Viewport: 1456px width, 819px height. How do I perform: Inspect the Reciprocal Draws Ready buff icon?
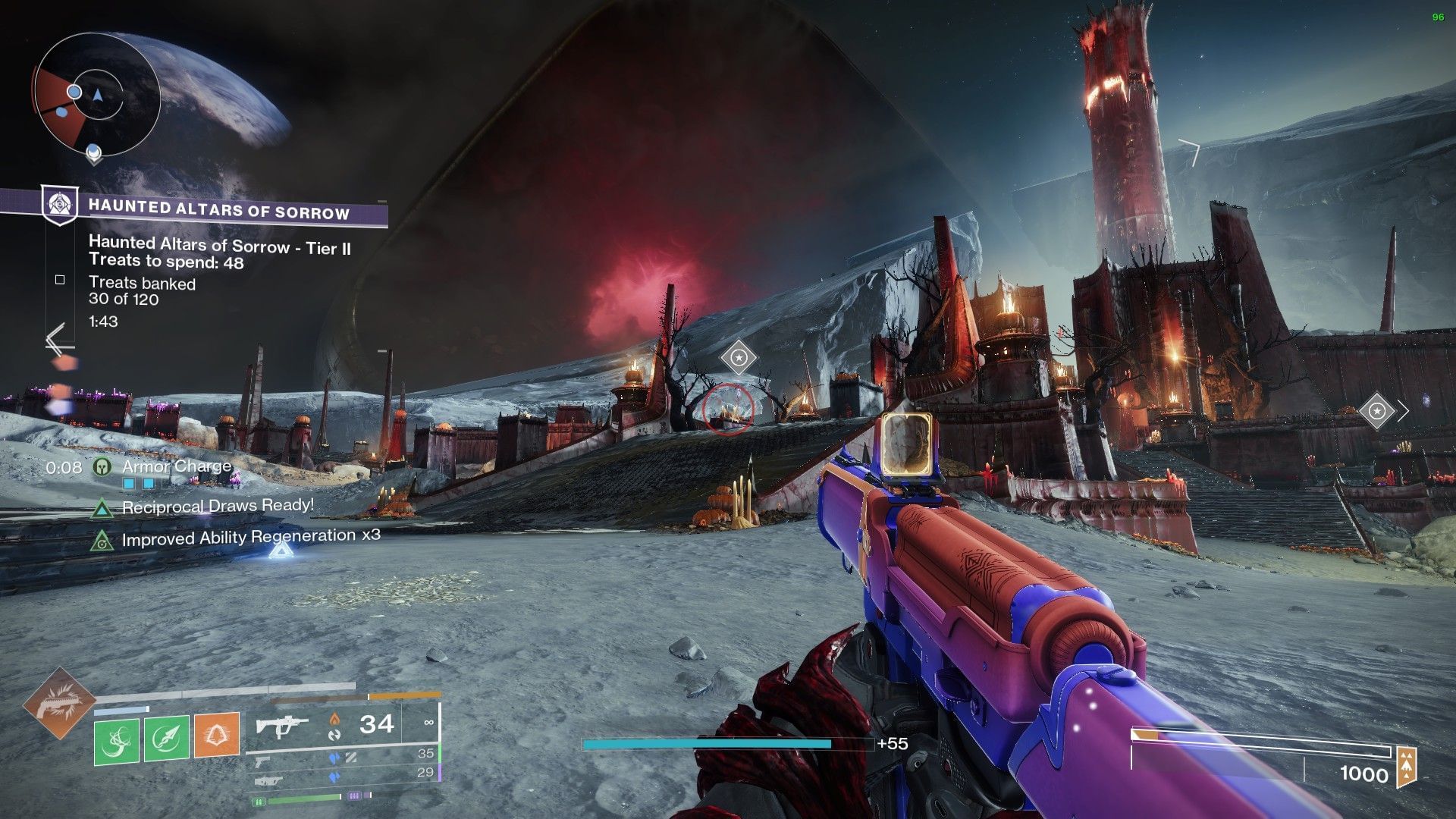pos(102,507)
